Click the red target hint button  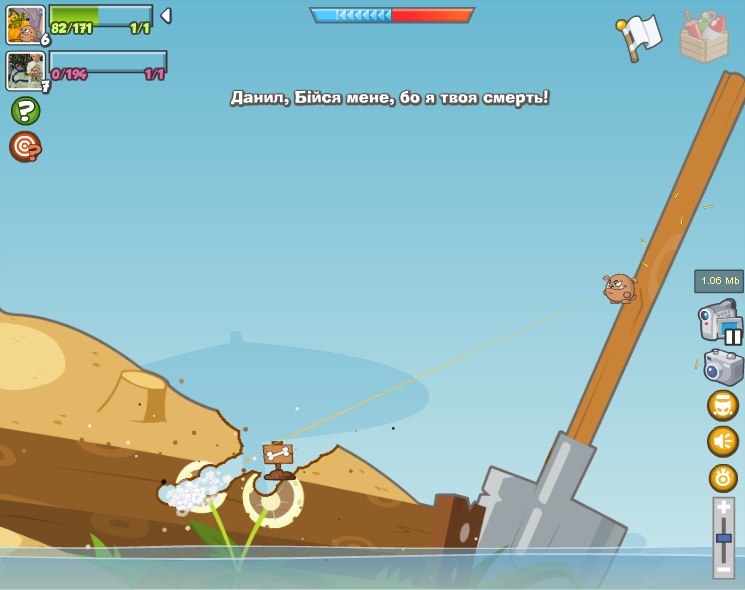(x=25, y=146)
